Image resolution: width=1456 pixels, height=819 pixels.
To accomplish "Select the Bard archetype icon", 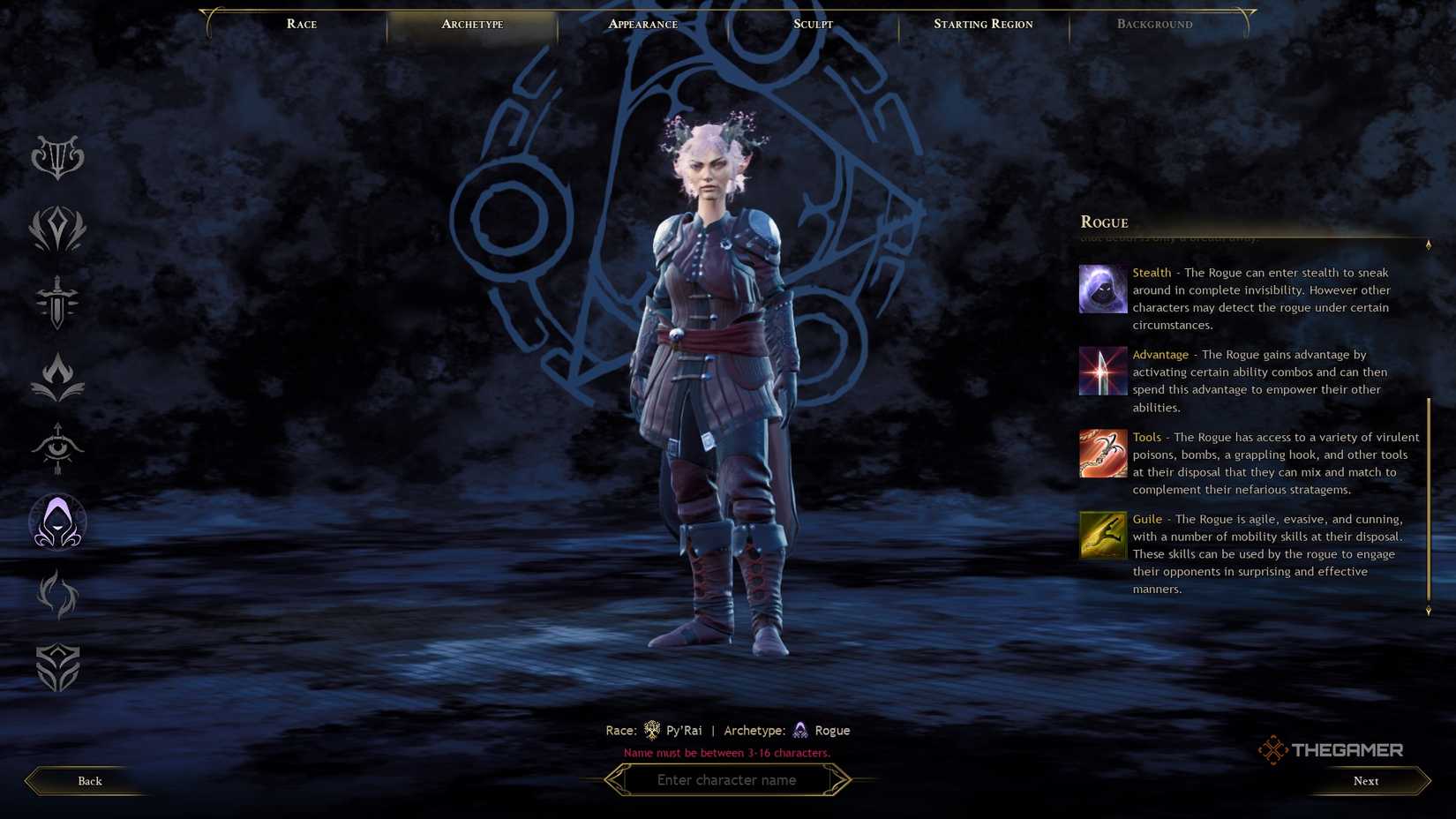I will click(x=58, y=157).
